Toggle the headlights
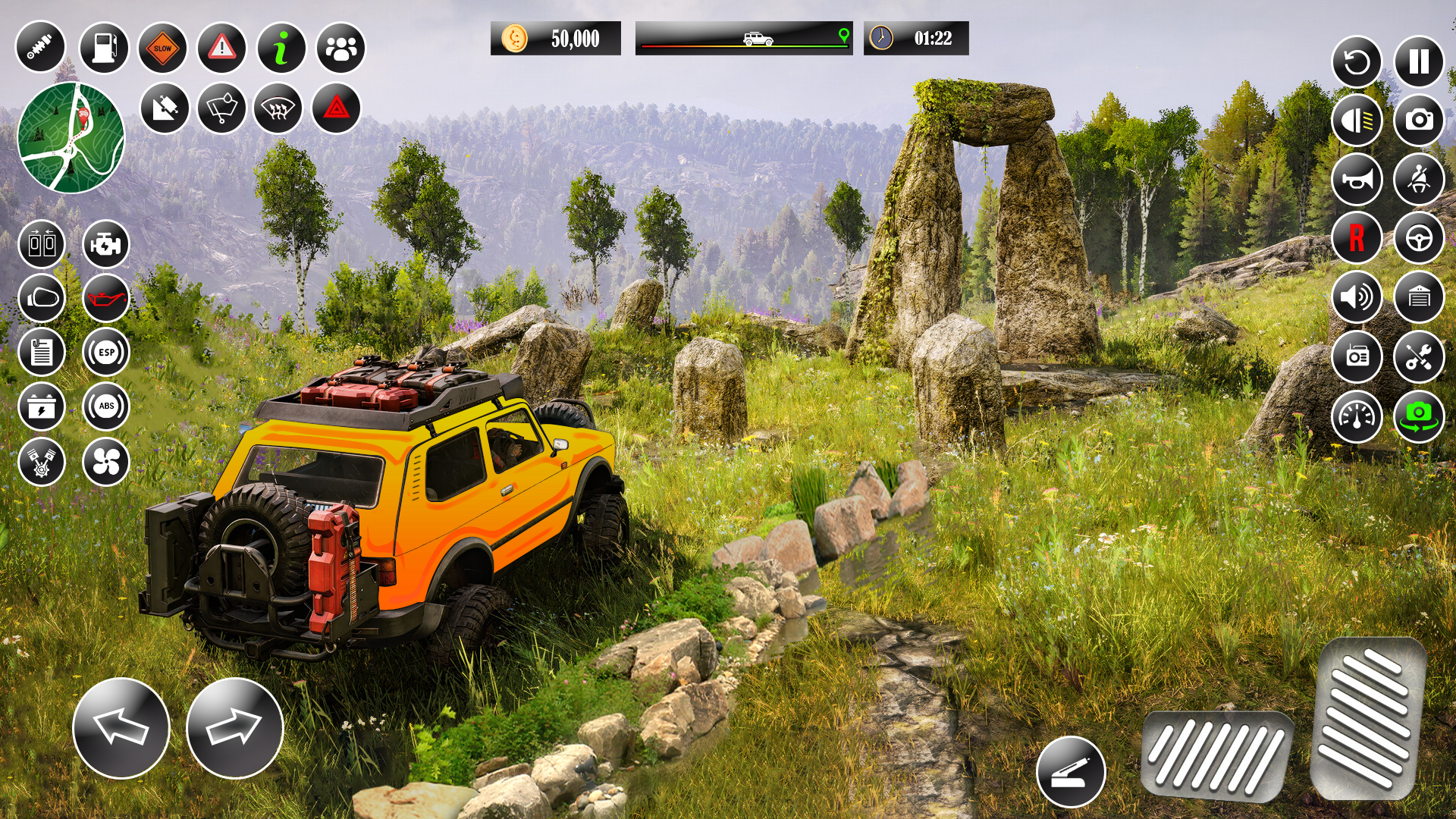The height and width of the screenshot is (819, 1456). [1357, 121]
